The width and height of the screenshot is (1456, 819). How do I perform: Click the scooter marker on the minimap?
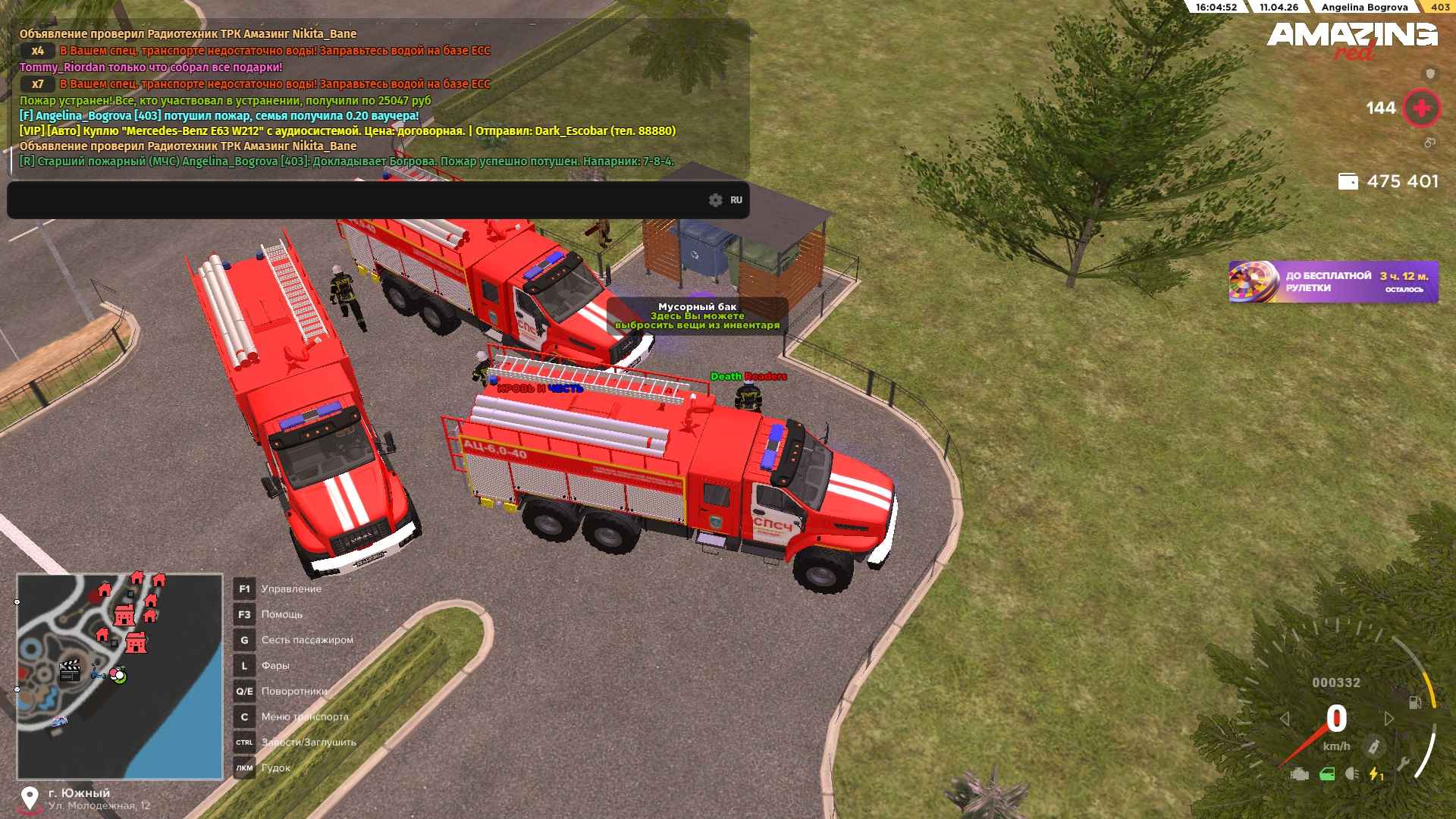click(x=97, y=672)
